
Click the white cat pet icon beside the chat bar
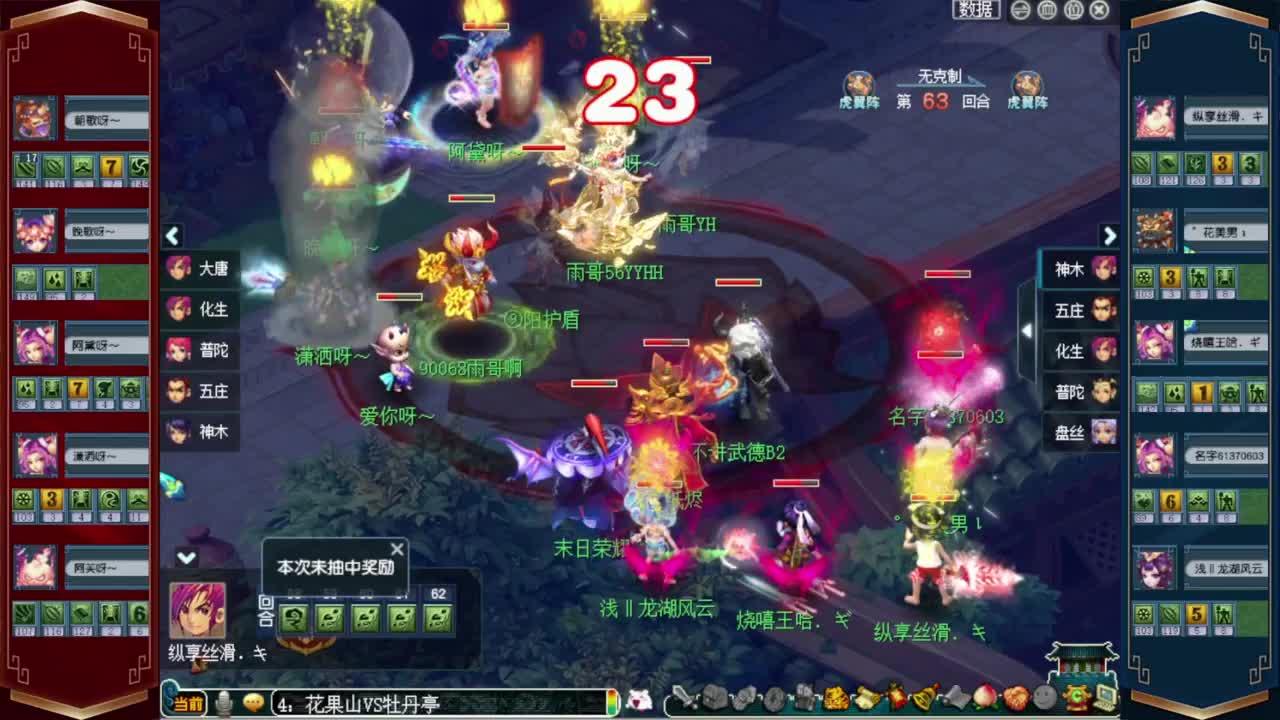pos(637,702)
